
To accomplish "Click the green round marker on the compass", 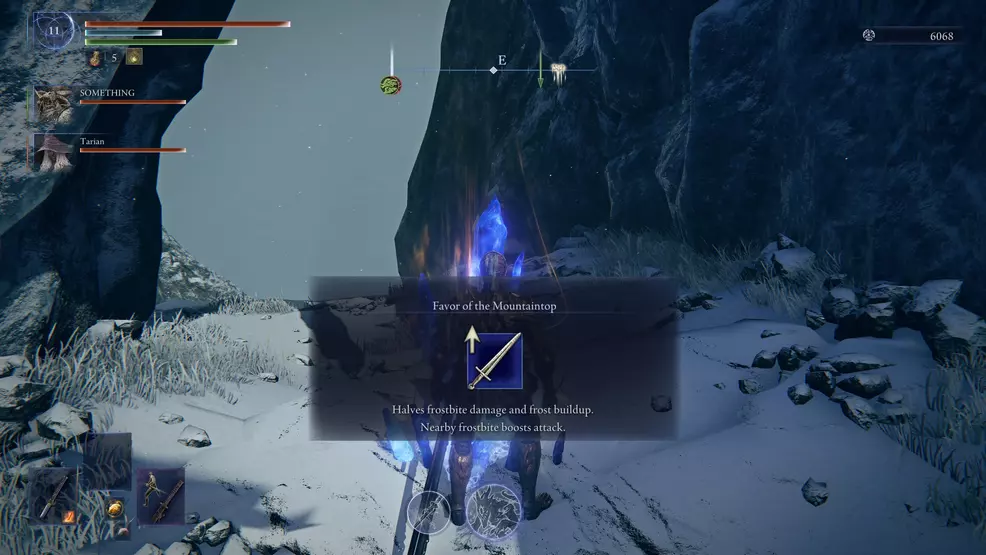I will (x=390, y=85).
